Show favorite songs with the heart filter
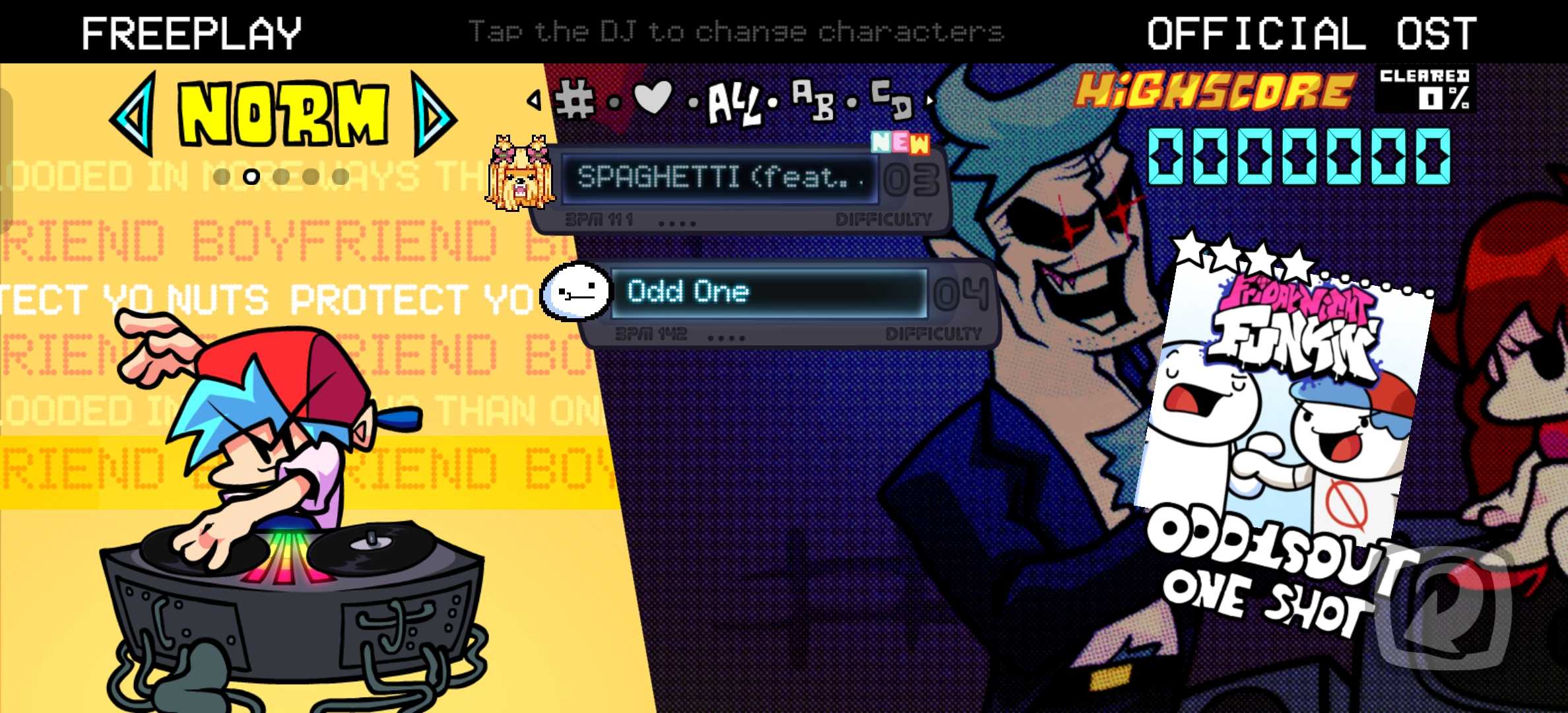The width and height of the screenshot is (1568, 713). pyautogui.click(x=652, y=98)
